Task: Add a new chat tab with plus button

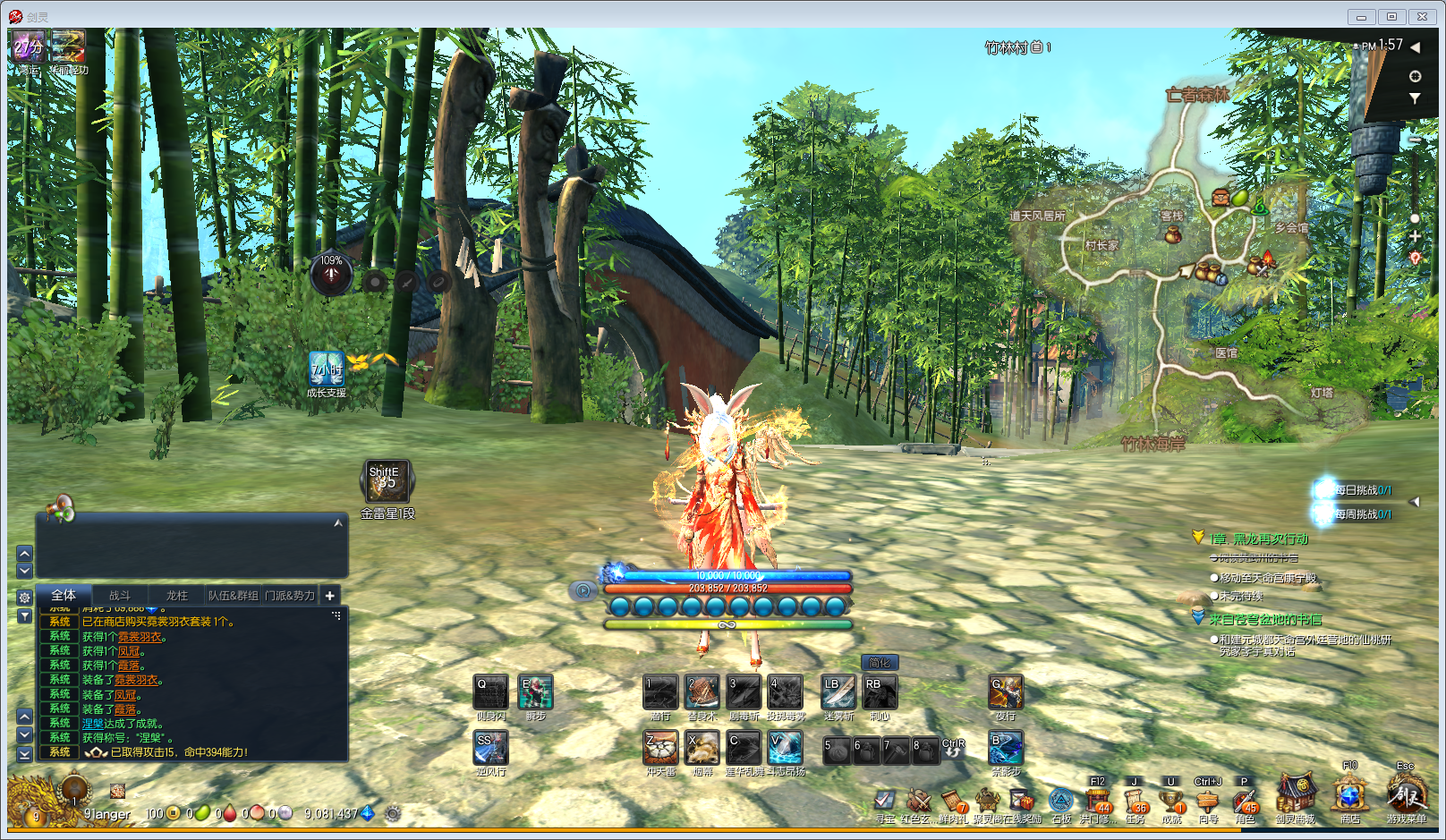Action: (330, 596)
